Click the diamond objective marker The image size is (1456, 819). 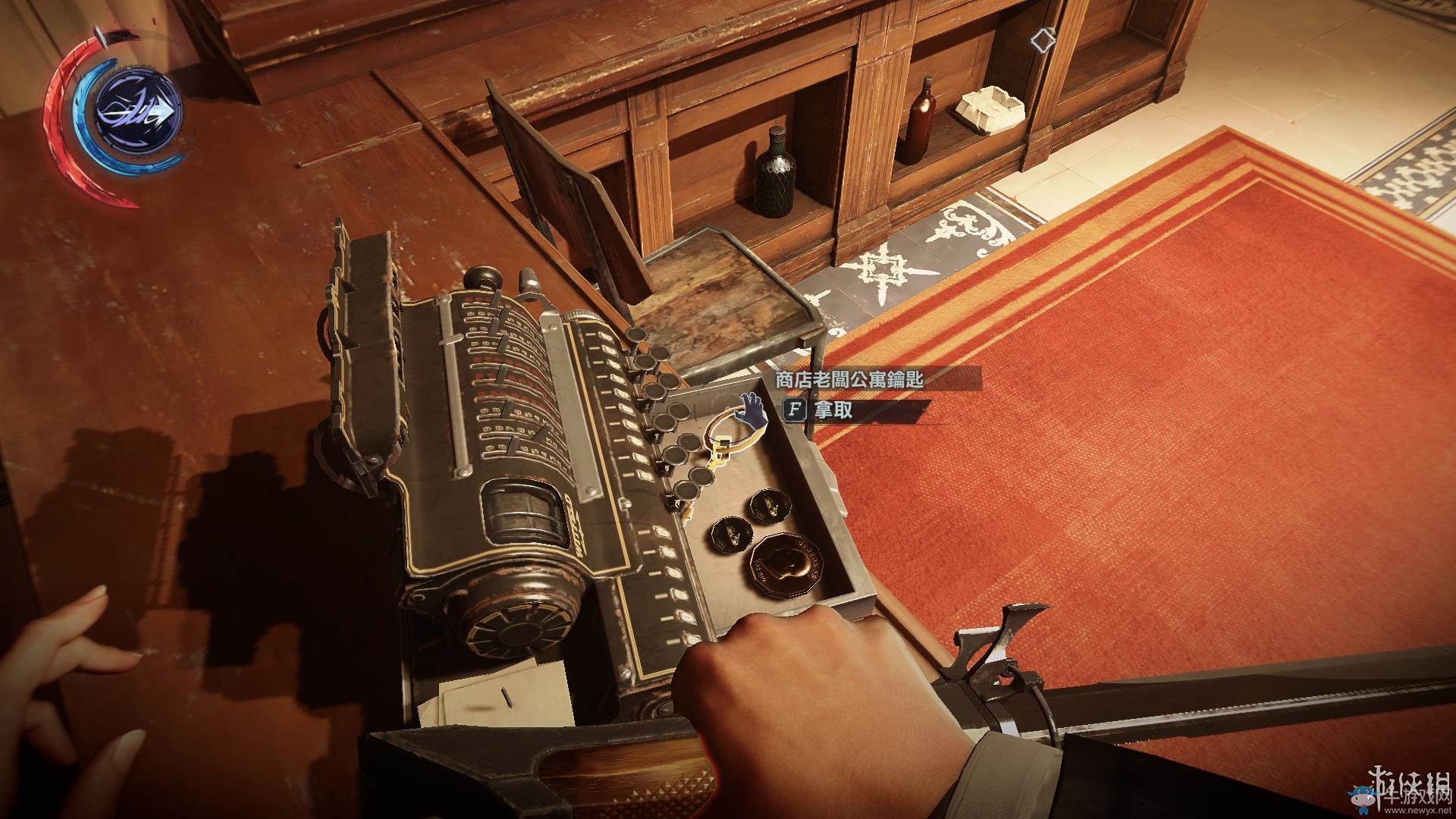click(1043, 39)
